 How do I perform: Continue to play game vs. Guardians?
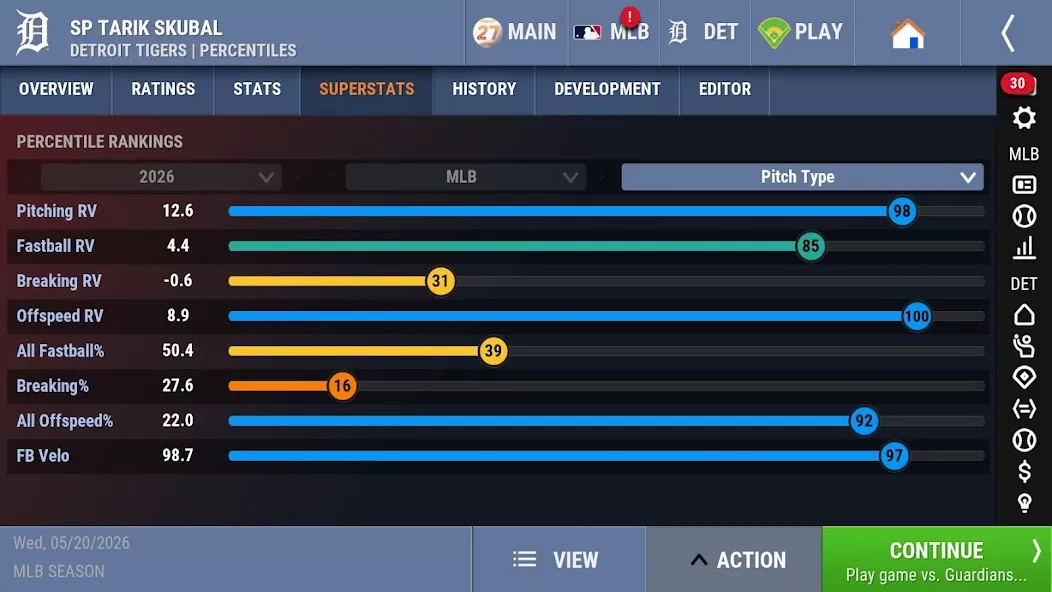pos(936,560)
